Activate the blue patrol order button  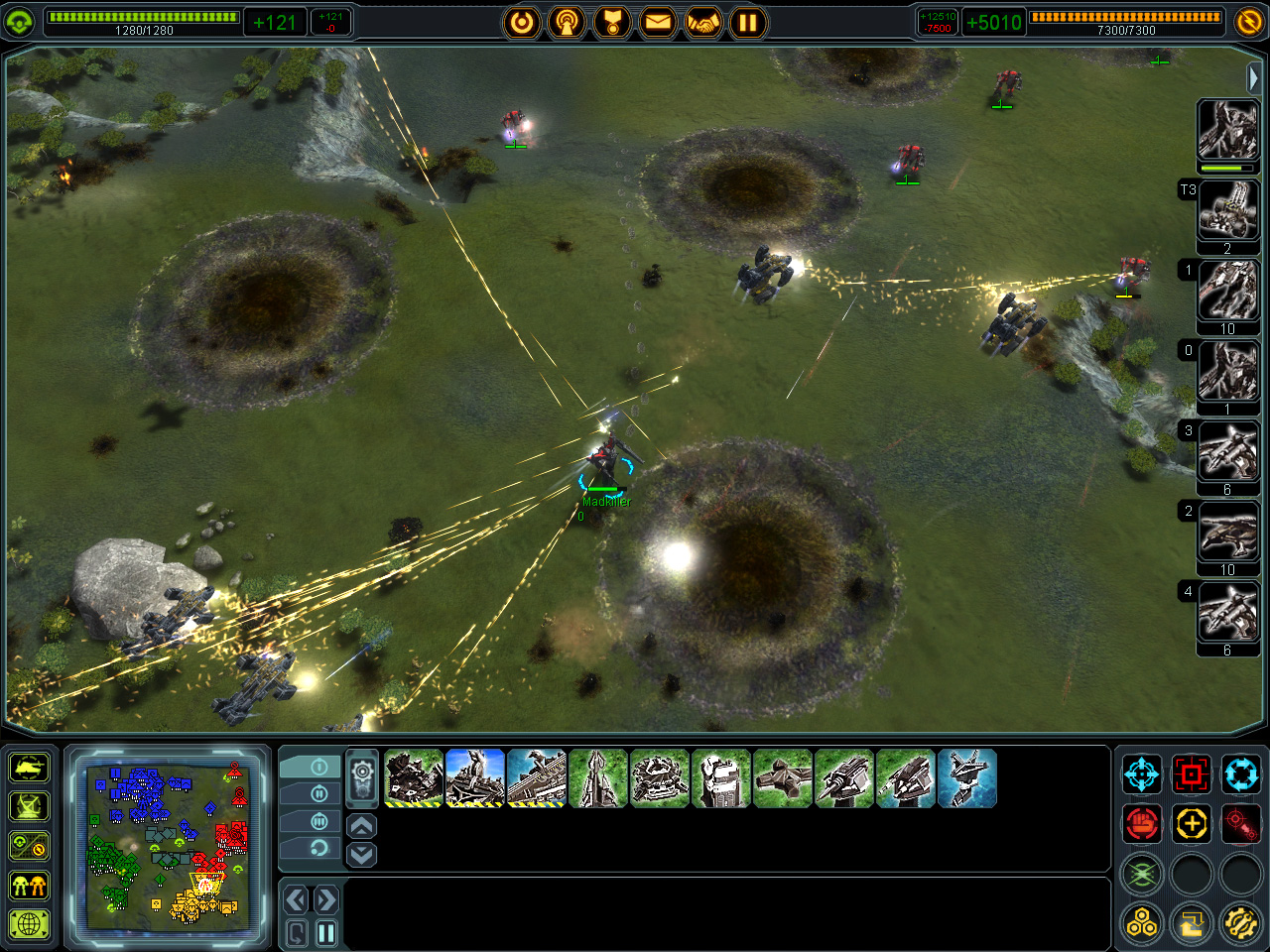pyautogui.click(x=1240, y=774)
